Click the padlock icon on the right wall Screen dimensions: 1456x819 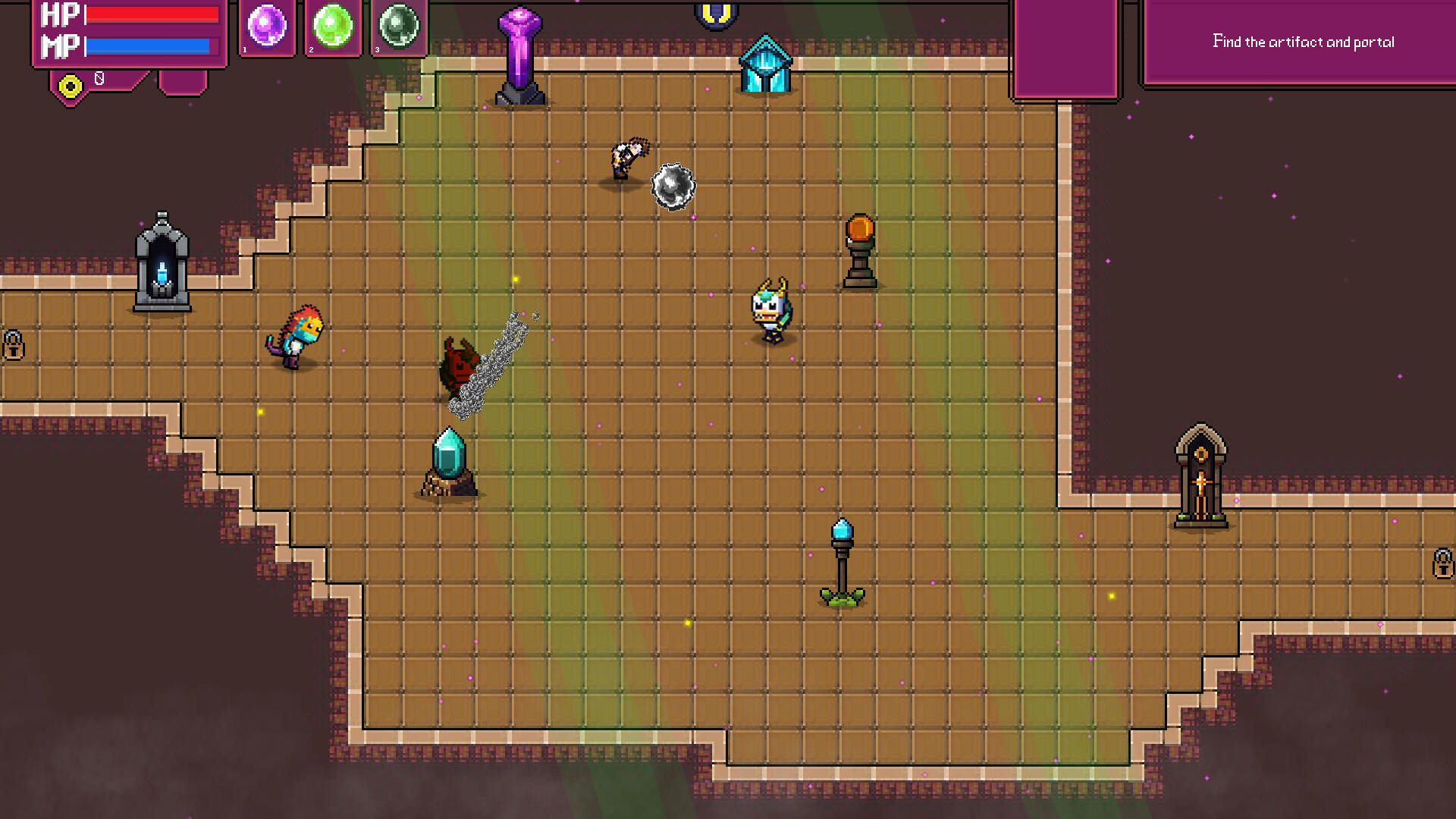click(1443, 563)
